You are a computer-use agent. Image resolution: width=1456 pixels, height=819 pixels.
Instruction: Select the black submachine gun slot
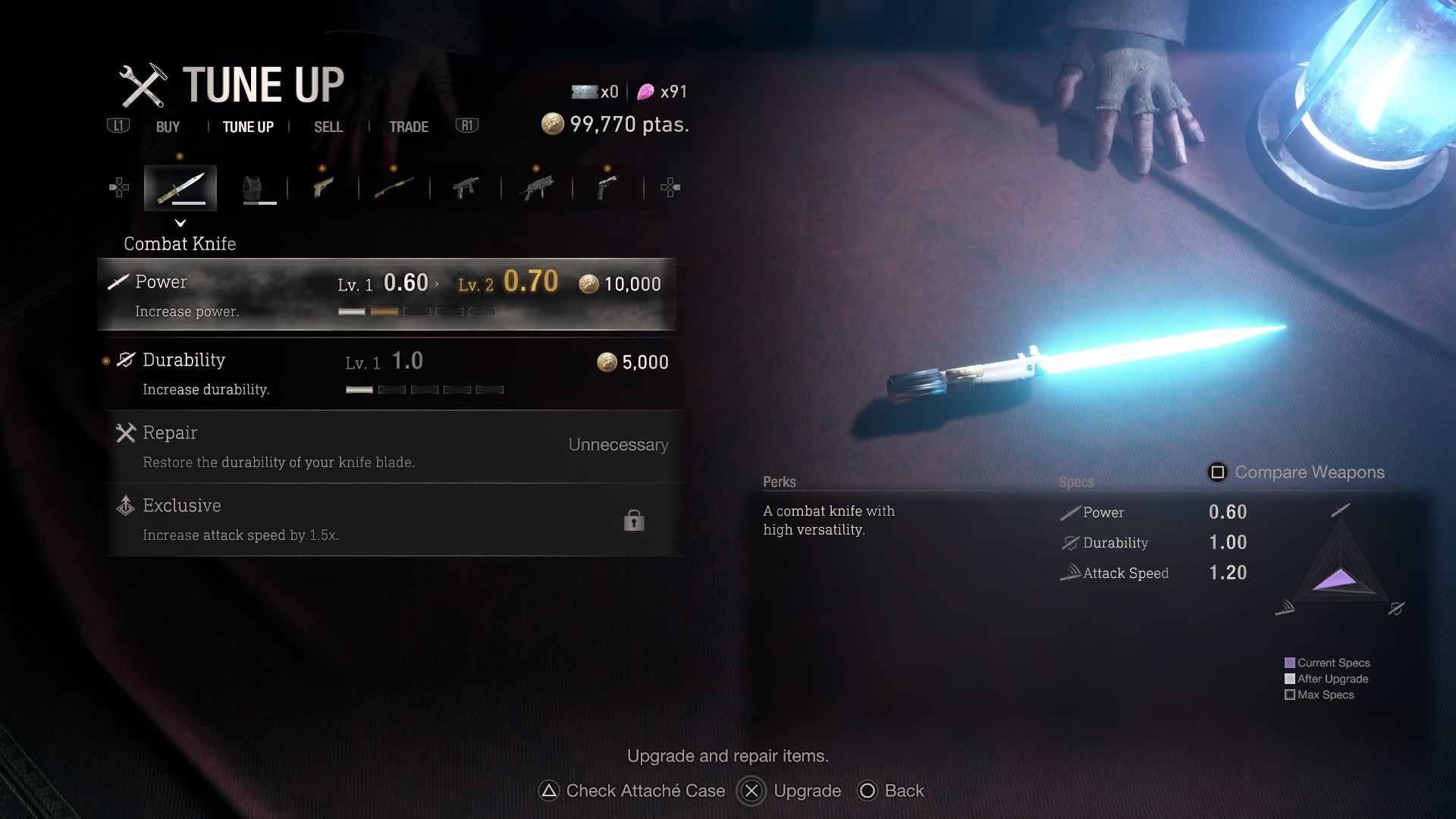click(x=466, y=187)
